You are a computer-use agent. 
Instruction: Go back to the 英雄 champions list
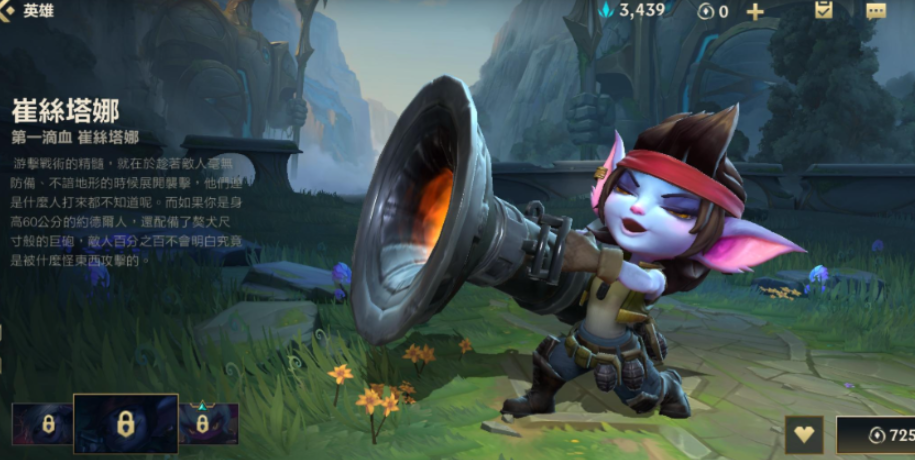28,11
